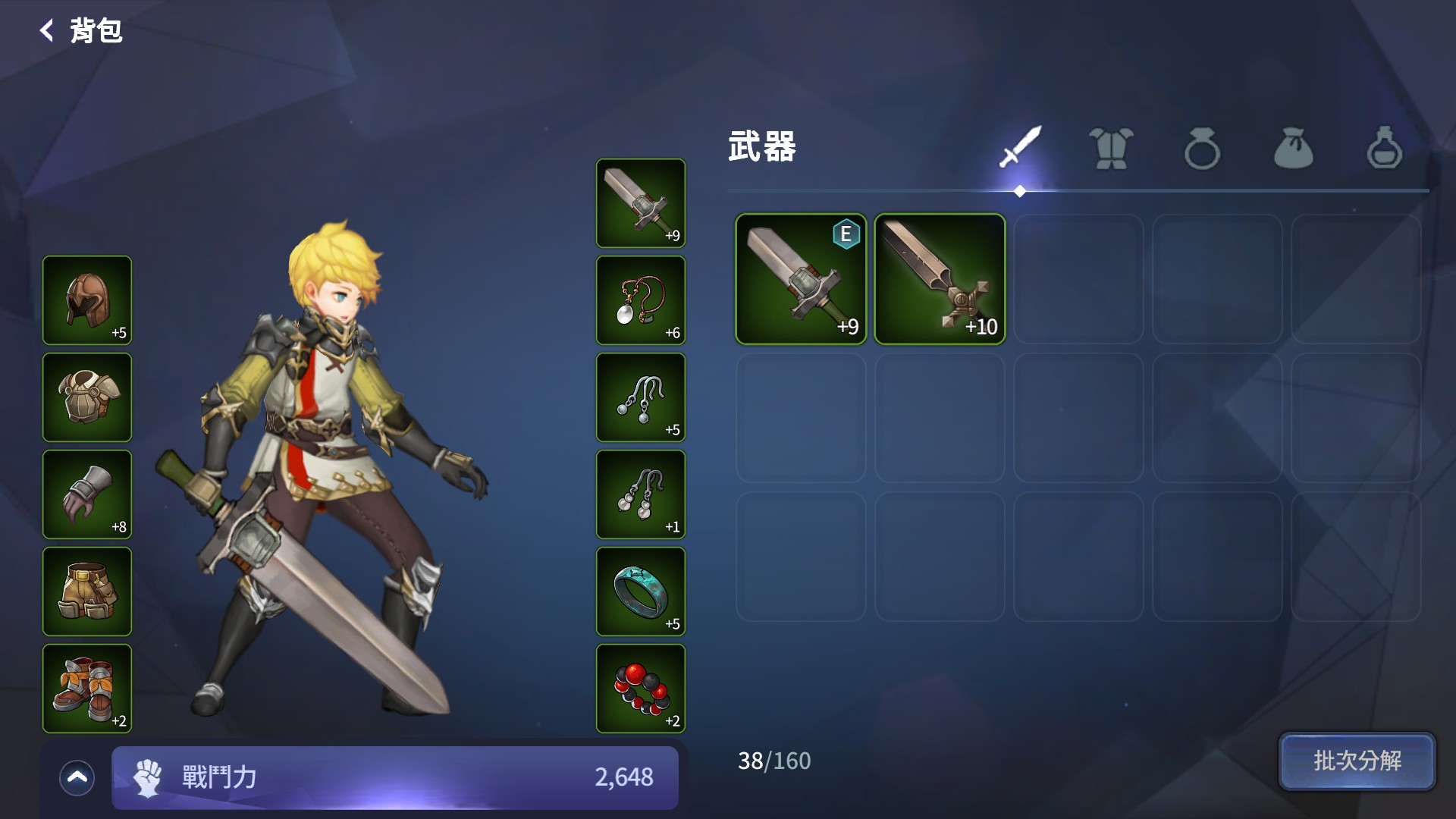Inspect the equipped +2 boots slot
This screenshot has width=1456, height=819.
pos(87,689)
